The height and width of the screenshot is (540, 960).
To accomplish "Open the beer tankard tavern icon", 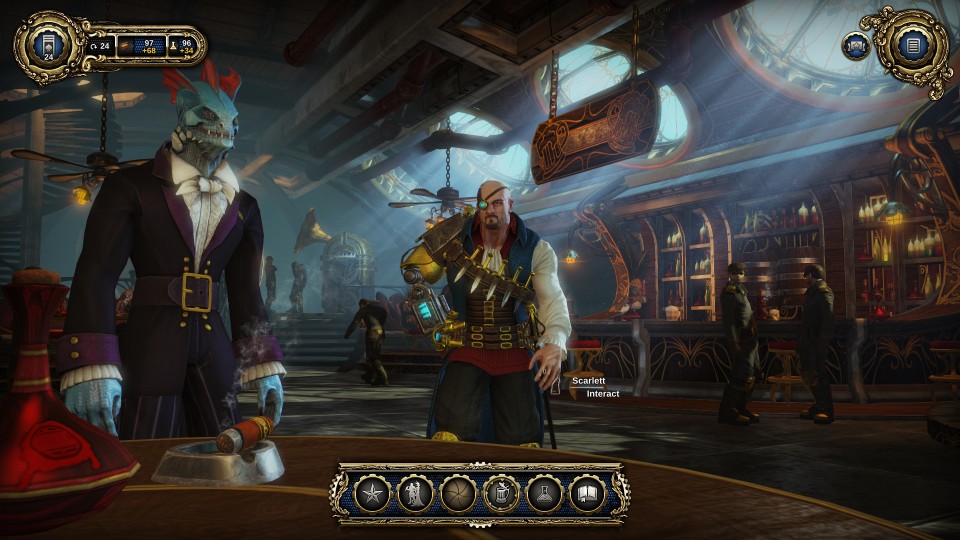I will [501, 493].
